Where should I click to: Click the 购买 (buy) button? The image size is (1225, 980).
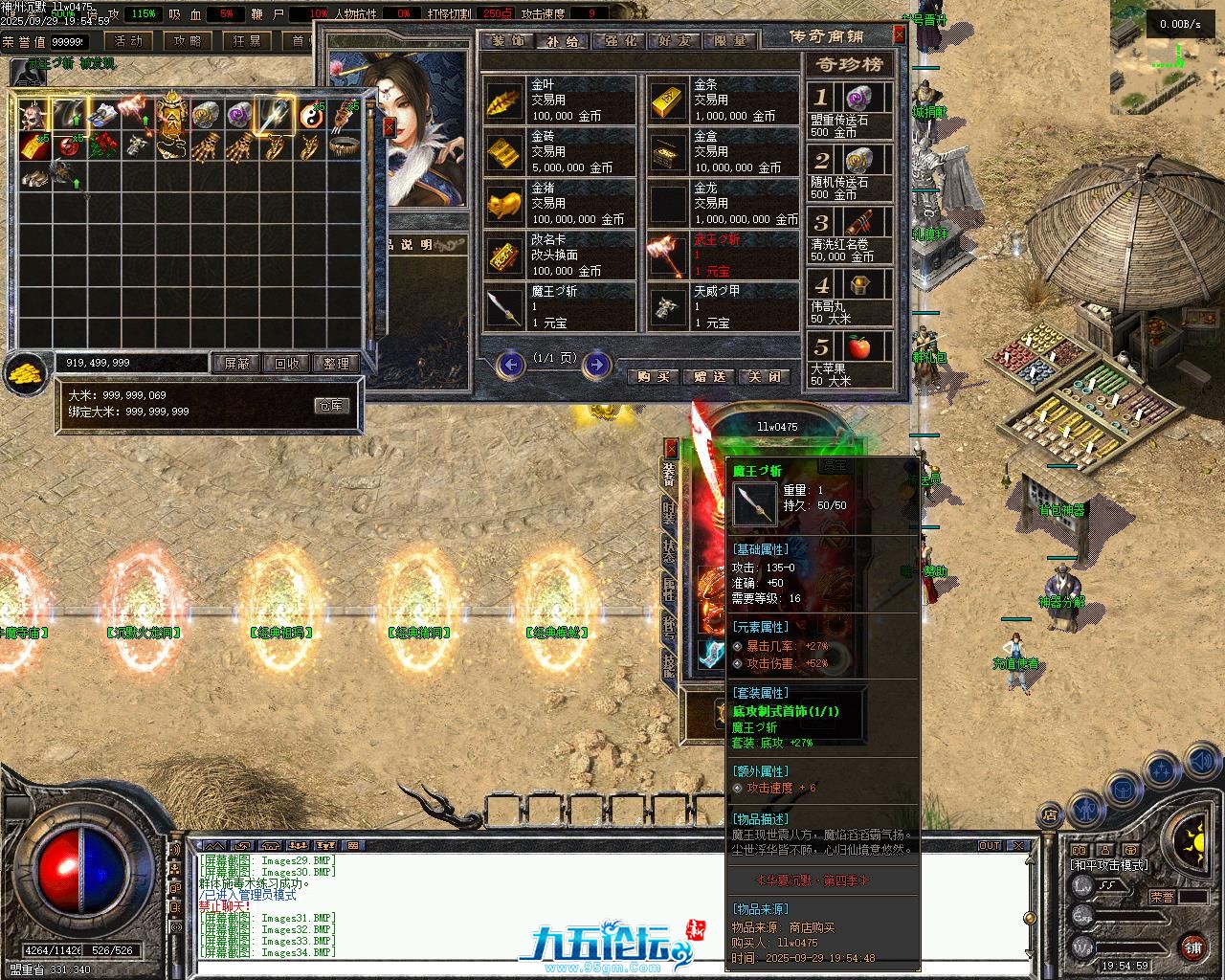pyautogui.click(x=653, y=377)
